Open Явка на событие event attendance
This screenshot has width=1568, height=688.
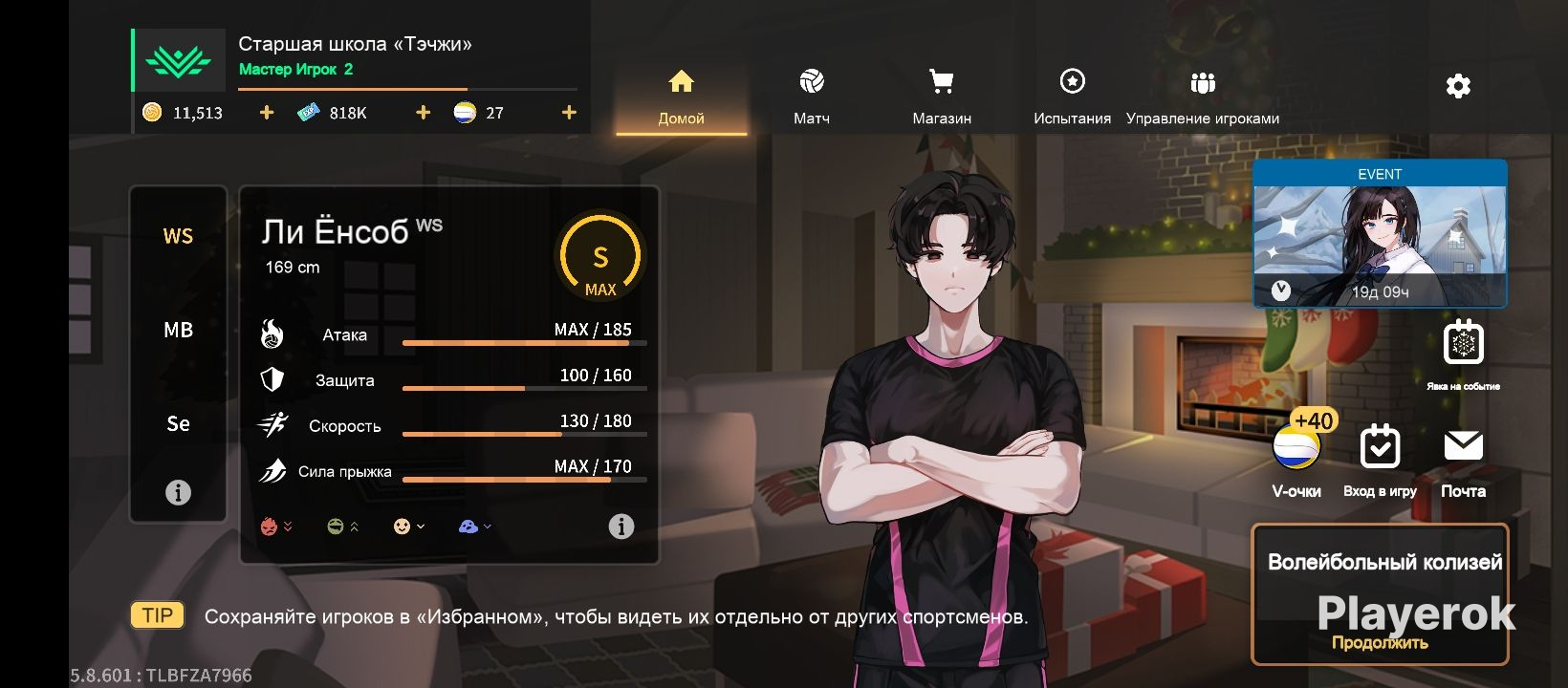coord(1463,352)
